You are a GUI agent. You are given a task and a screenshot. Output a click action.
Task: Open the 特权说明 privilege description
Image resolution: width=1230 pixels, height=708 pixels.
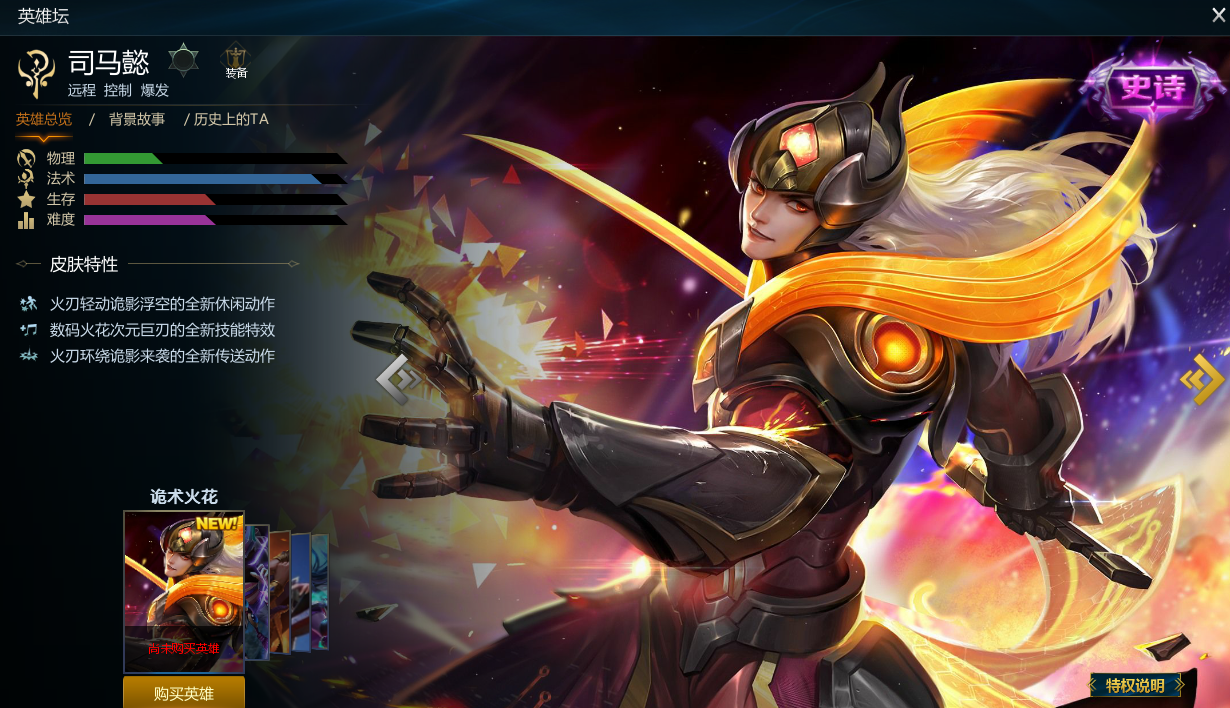pos(1135,685)
